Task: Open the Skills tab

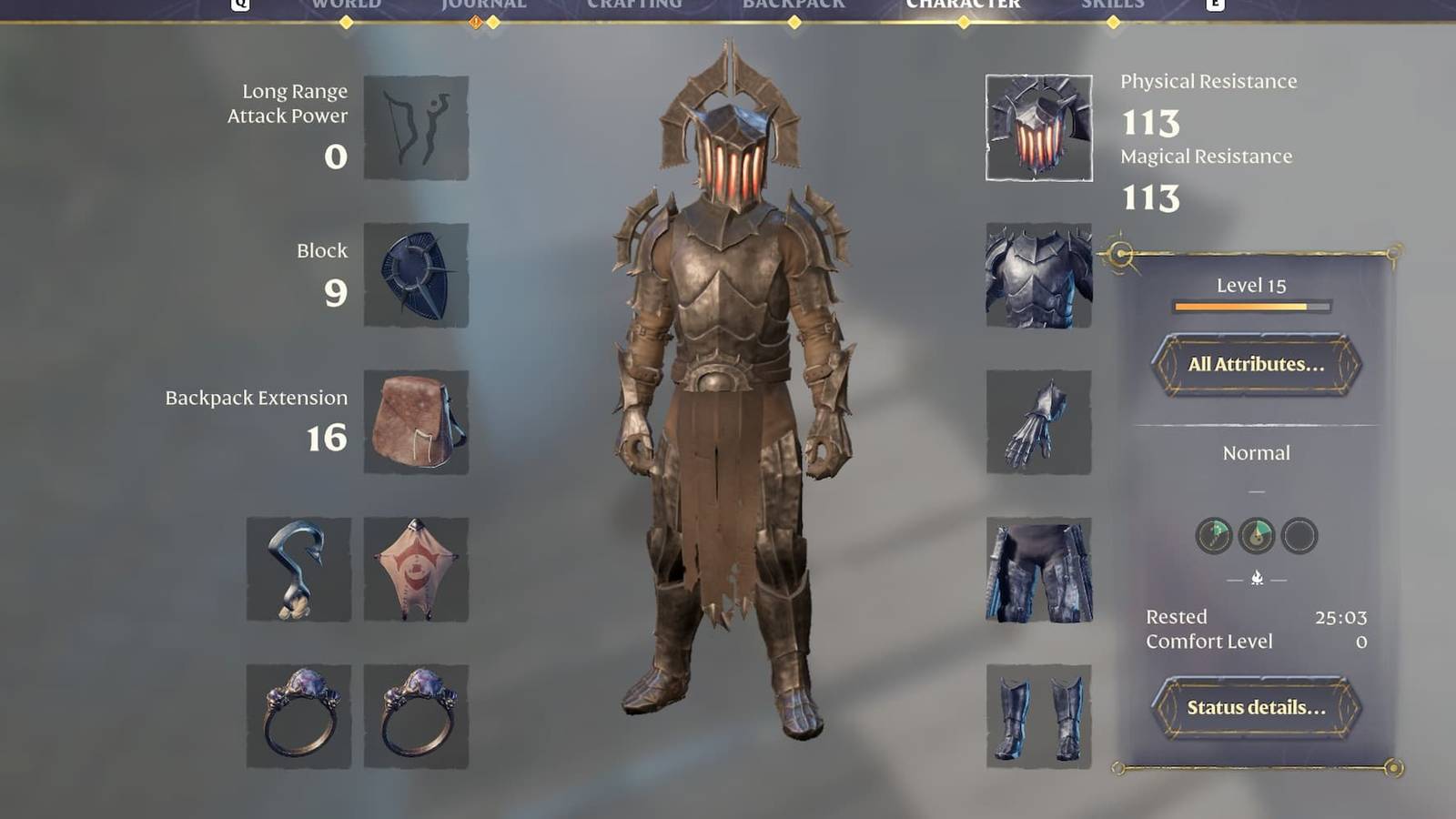Action: click(1112, 5)
